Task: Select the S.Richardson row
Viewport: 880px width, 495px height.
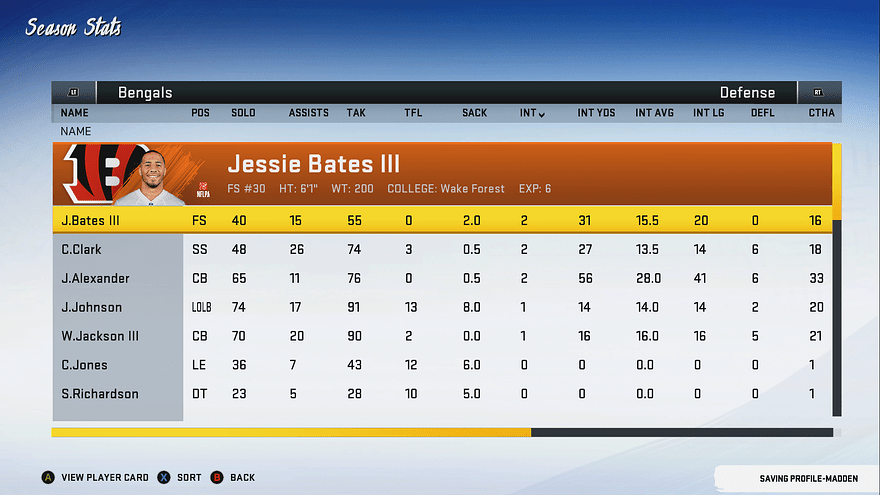Action: (x=440, y=394)
